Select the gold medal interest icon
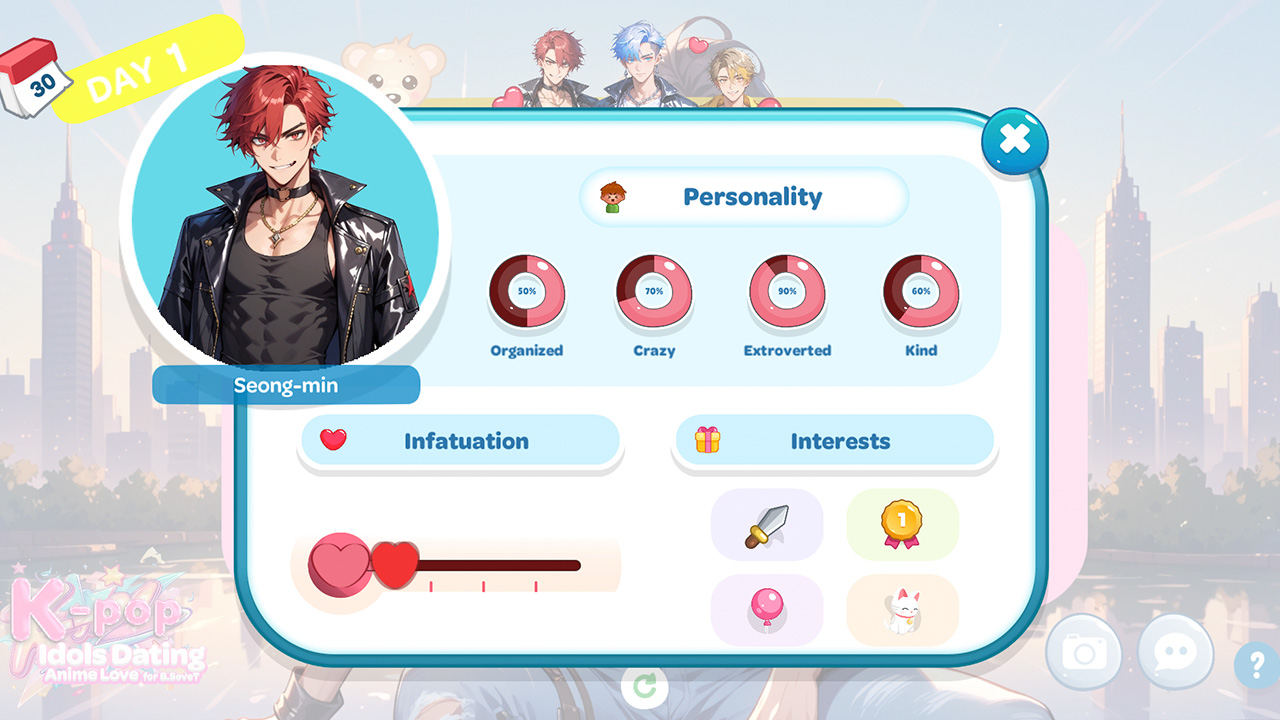This screenshot has width=1280, height=720. click(902, 525)
